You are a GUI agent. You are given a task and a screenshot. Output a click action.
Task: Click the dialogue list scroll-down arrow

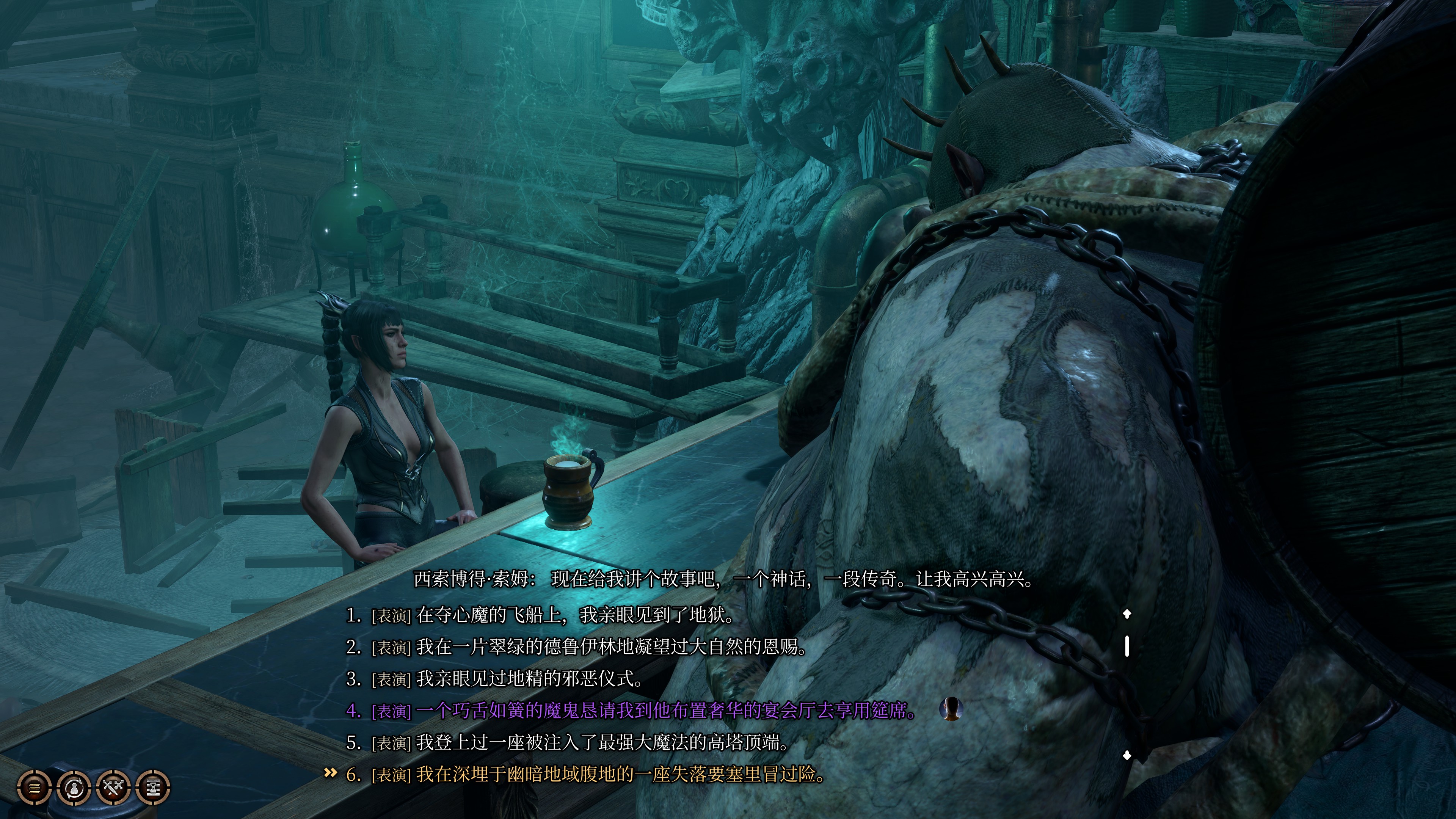click(1127, 755)
